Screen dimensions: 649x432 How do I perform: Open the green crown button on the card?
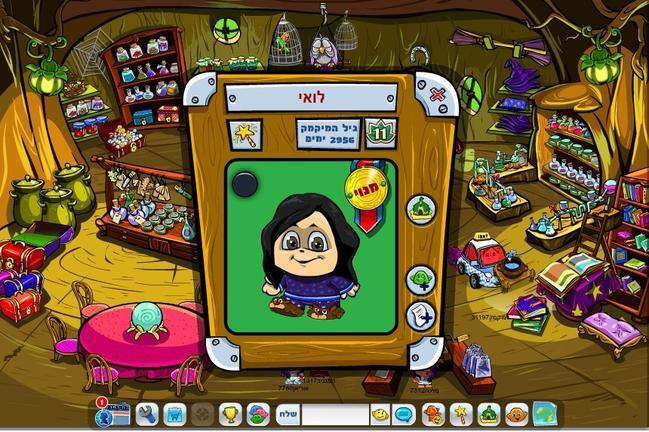click(420, 208)
